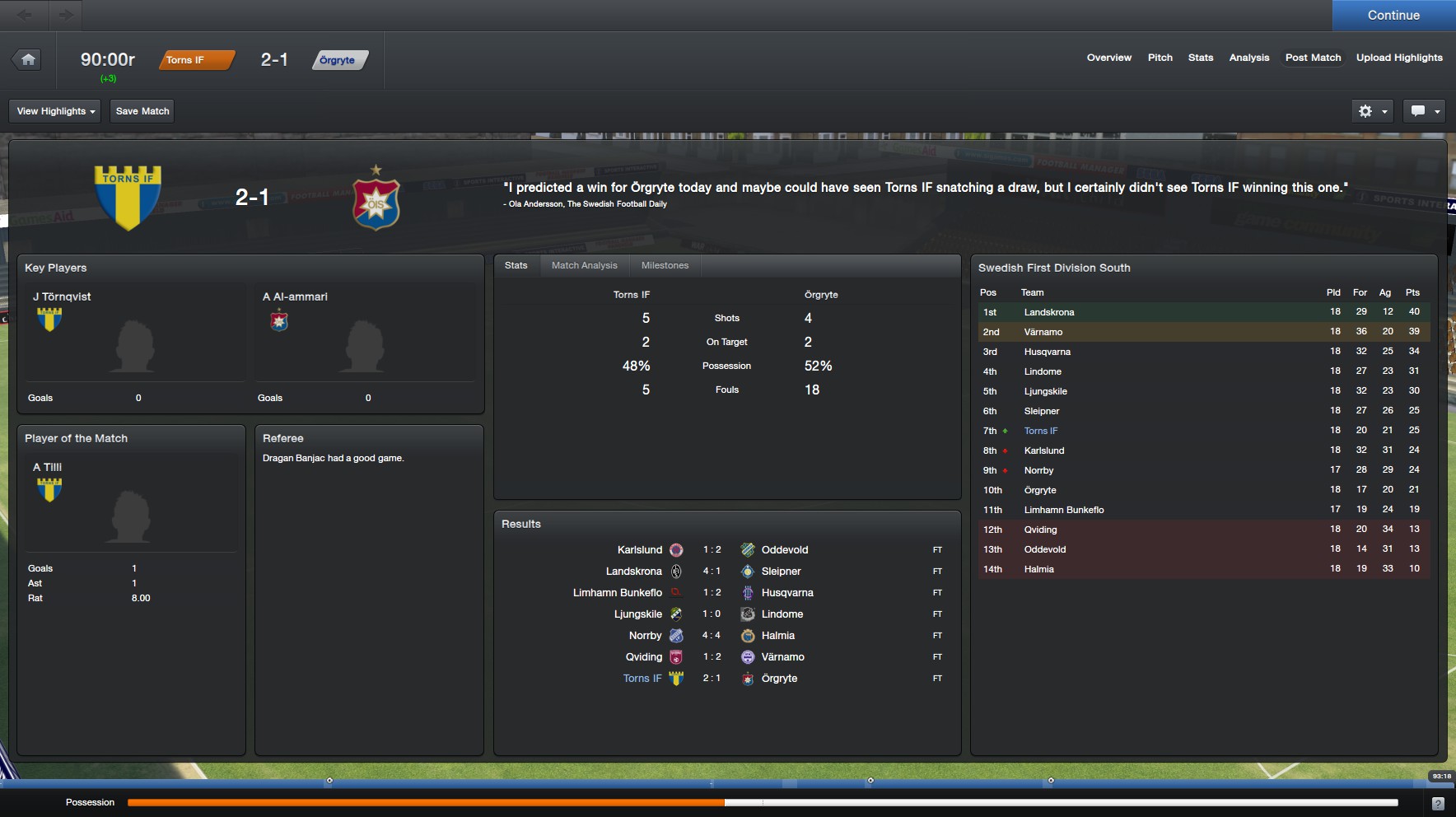1456x817 pixels.
Task: Show the Milestones tab
Action: click(665, 265)
